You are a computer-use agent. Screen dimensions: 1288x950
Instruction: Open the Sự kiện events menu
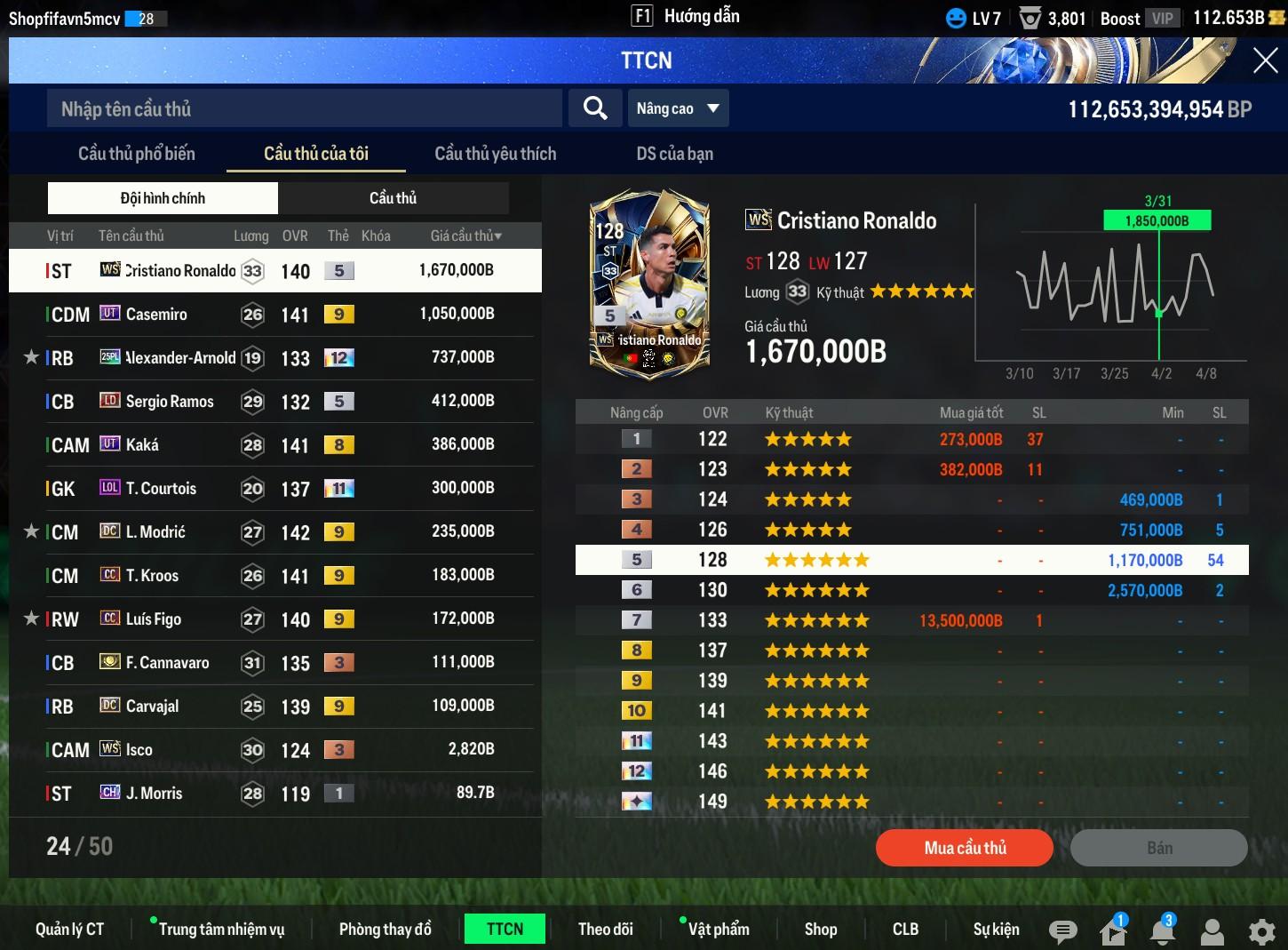pyautogui.click(x=996, y=929)
